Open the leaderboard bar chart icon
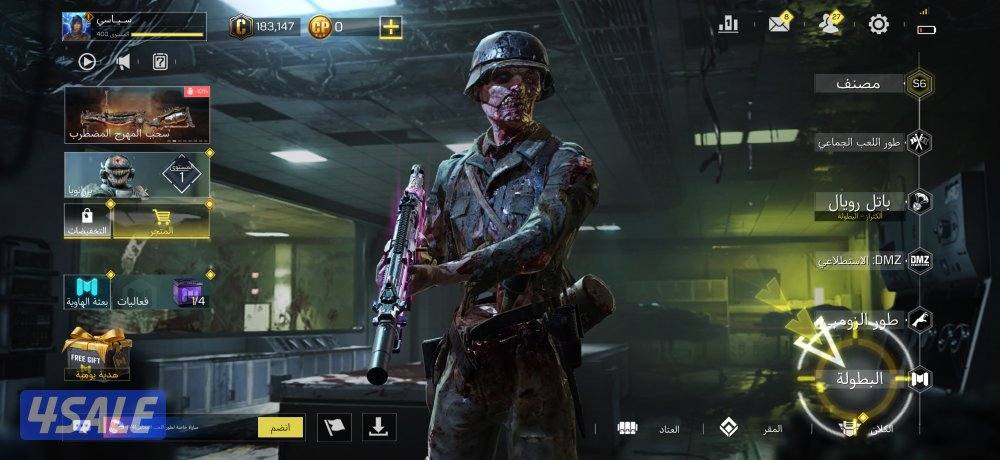 [x=727, y=25]
